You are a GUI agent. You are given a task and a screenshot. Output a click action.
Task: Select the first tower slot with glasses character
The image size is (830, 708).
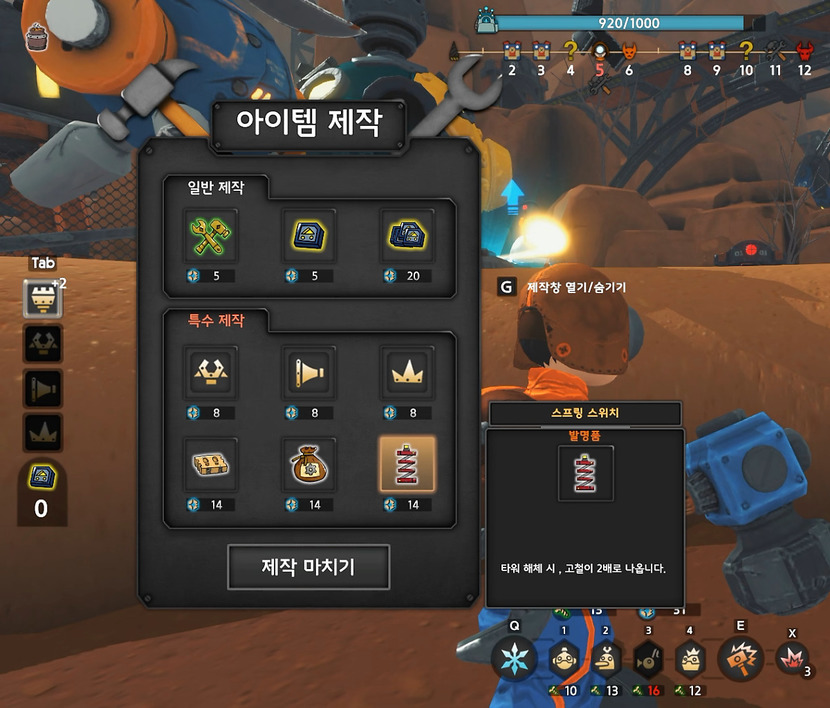pos(563,658)
